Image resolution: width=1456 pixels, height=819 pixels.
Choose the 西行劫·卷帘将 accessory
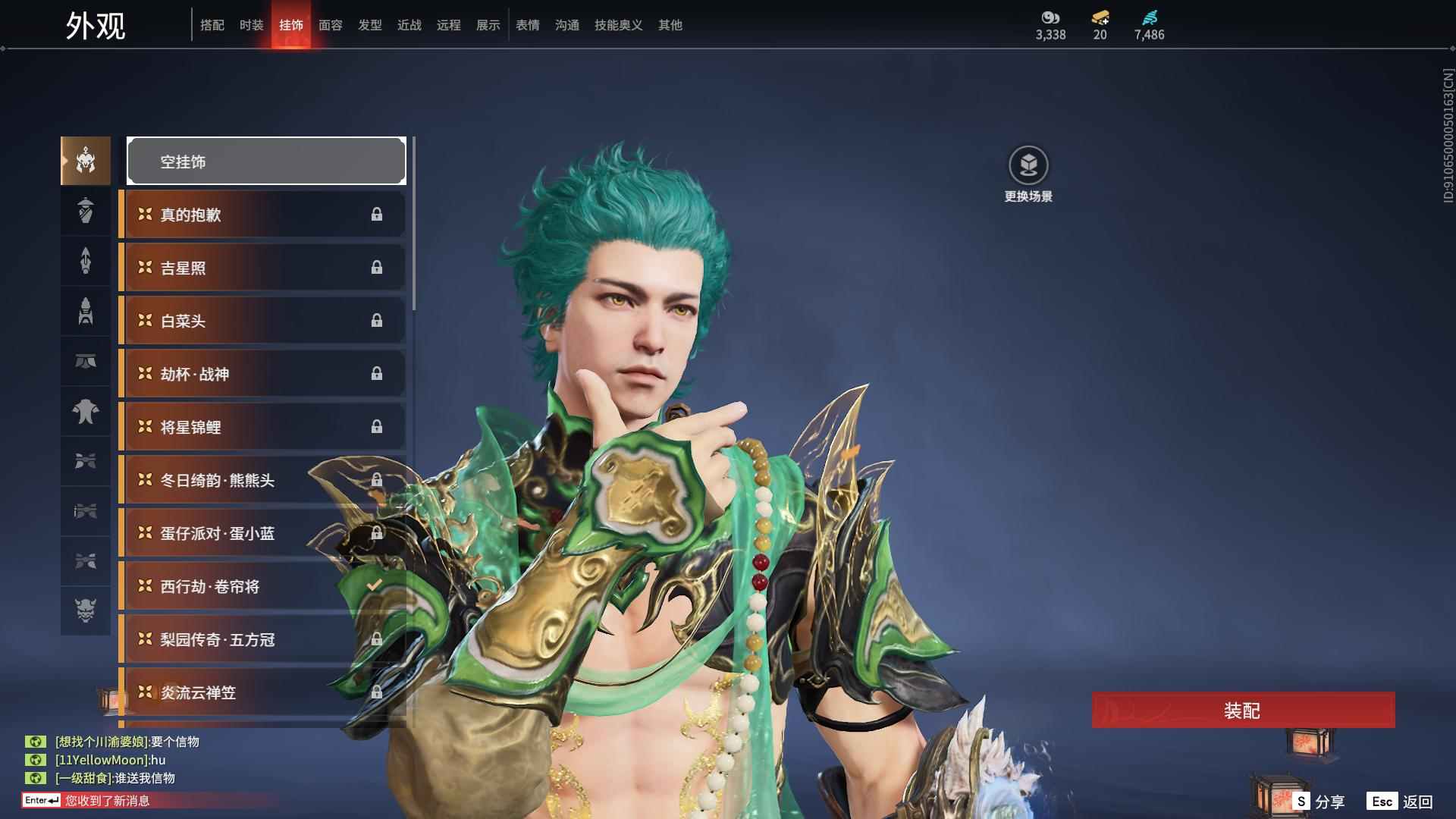(250, 586)
